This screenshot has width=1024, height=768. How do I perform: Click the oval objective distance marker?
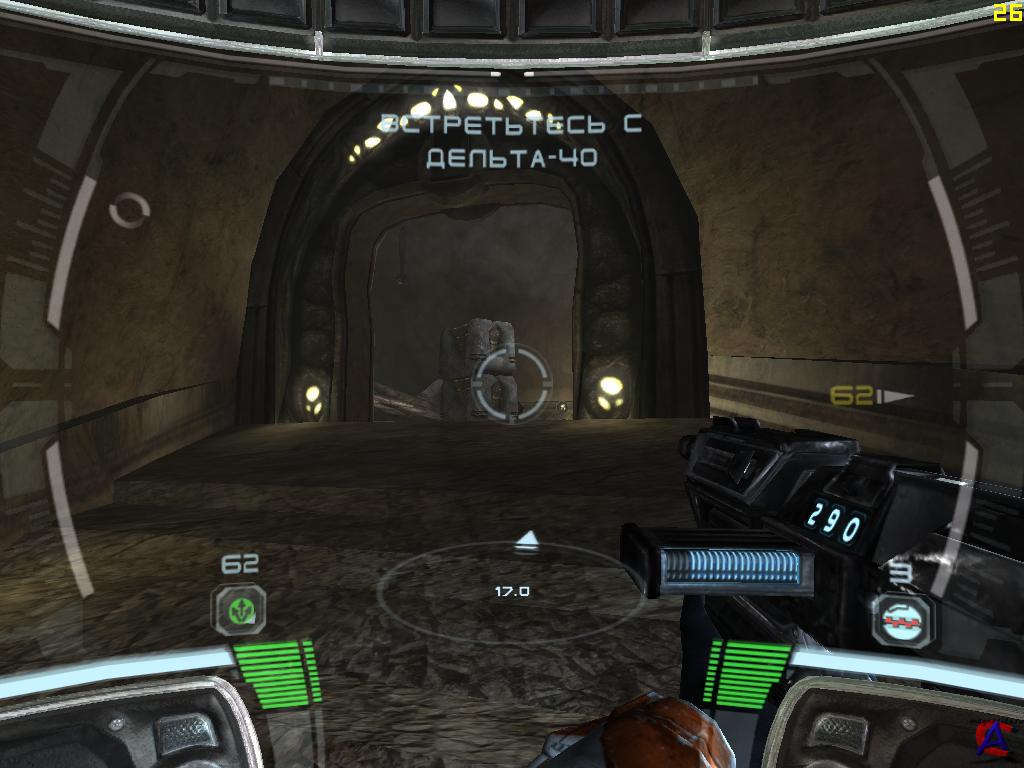511,591
